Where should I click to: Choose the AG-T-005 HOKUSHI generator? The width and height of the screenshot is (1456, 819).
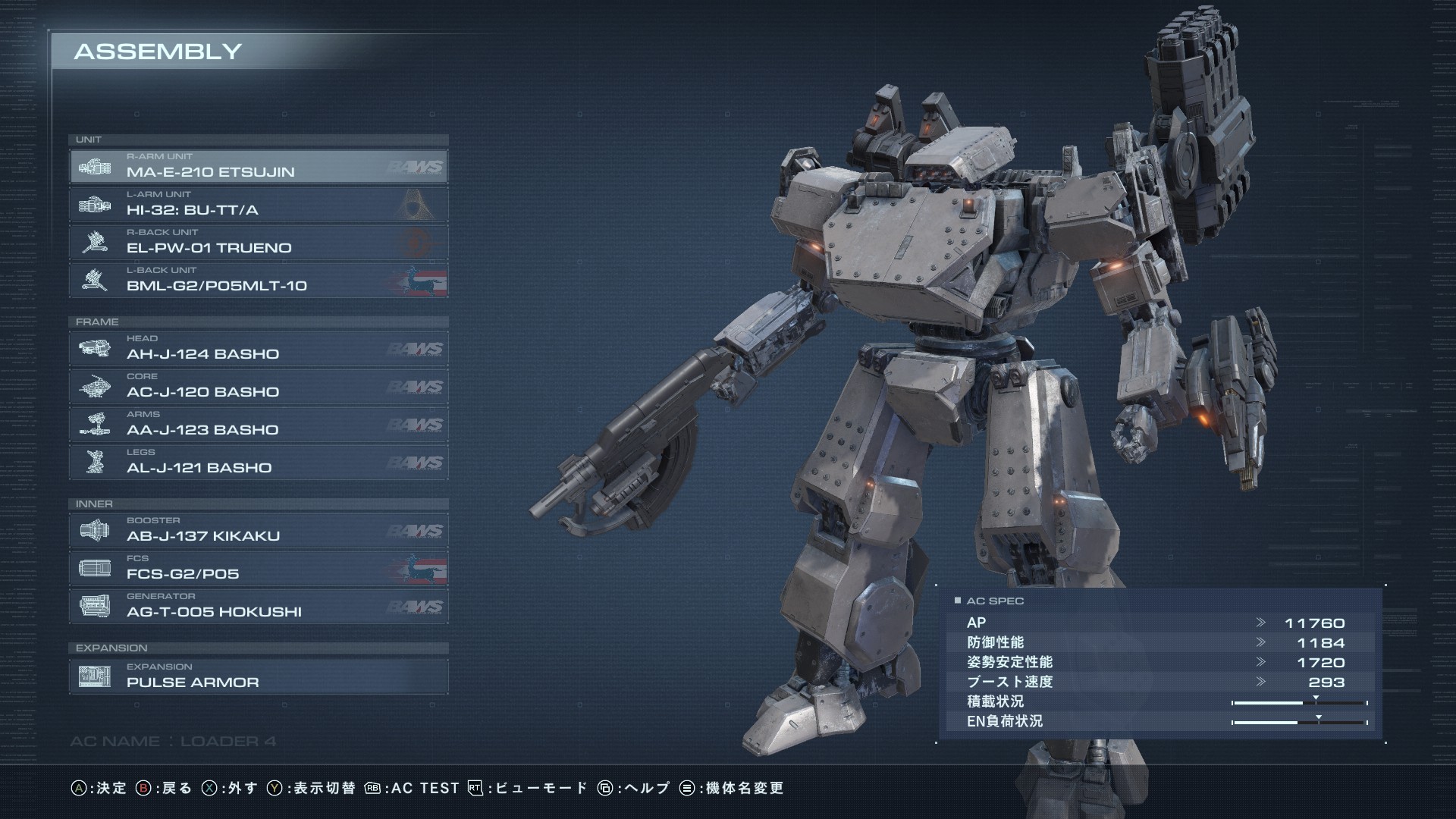pos(258,607)
